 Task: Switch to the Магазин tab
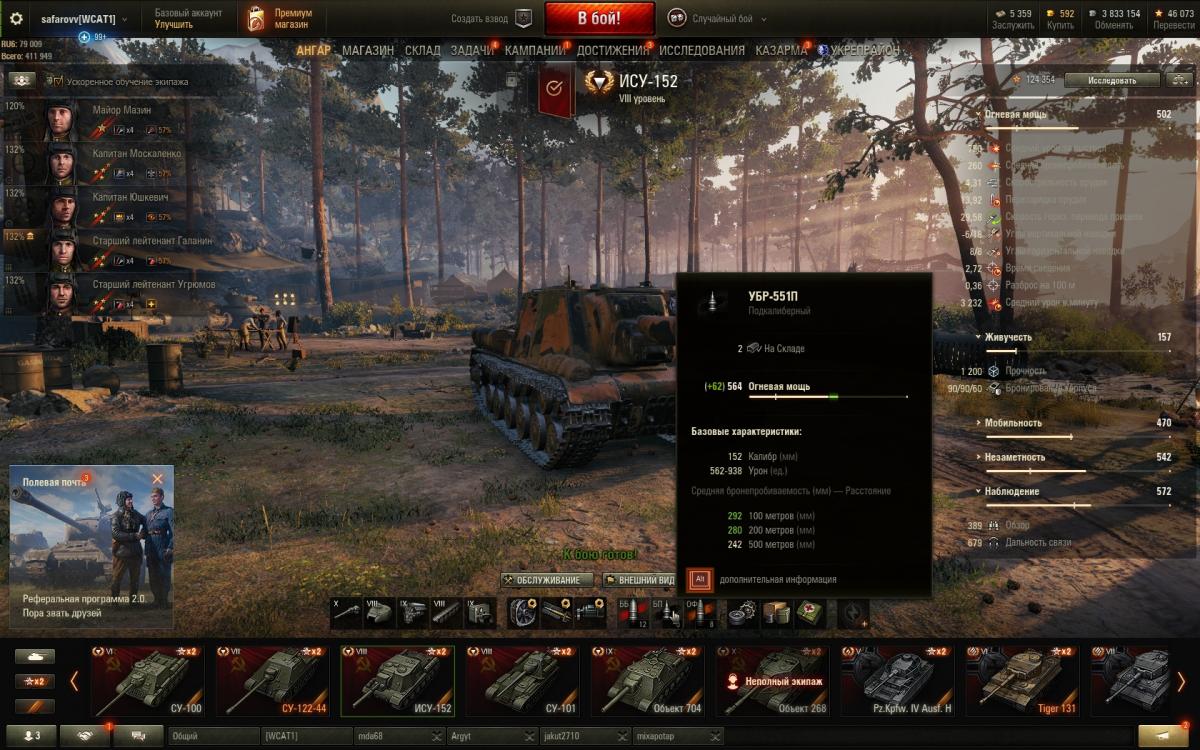point(367,50)
